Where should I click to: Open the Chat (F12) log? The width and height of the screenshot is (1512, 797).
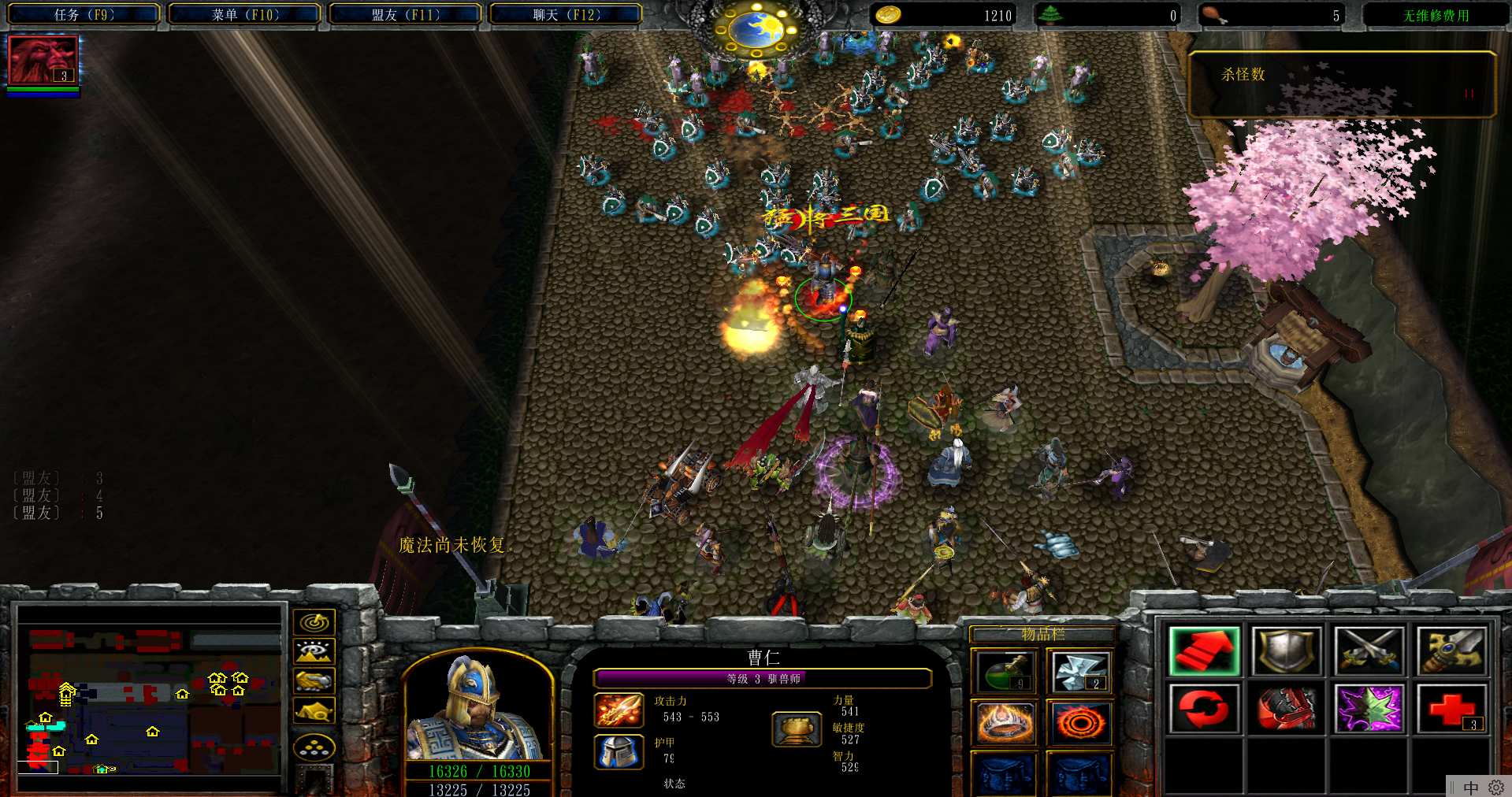tap(567, 14)
